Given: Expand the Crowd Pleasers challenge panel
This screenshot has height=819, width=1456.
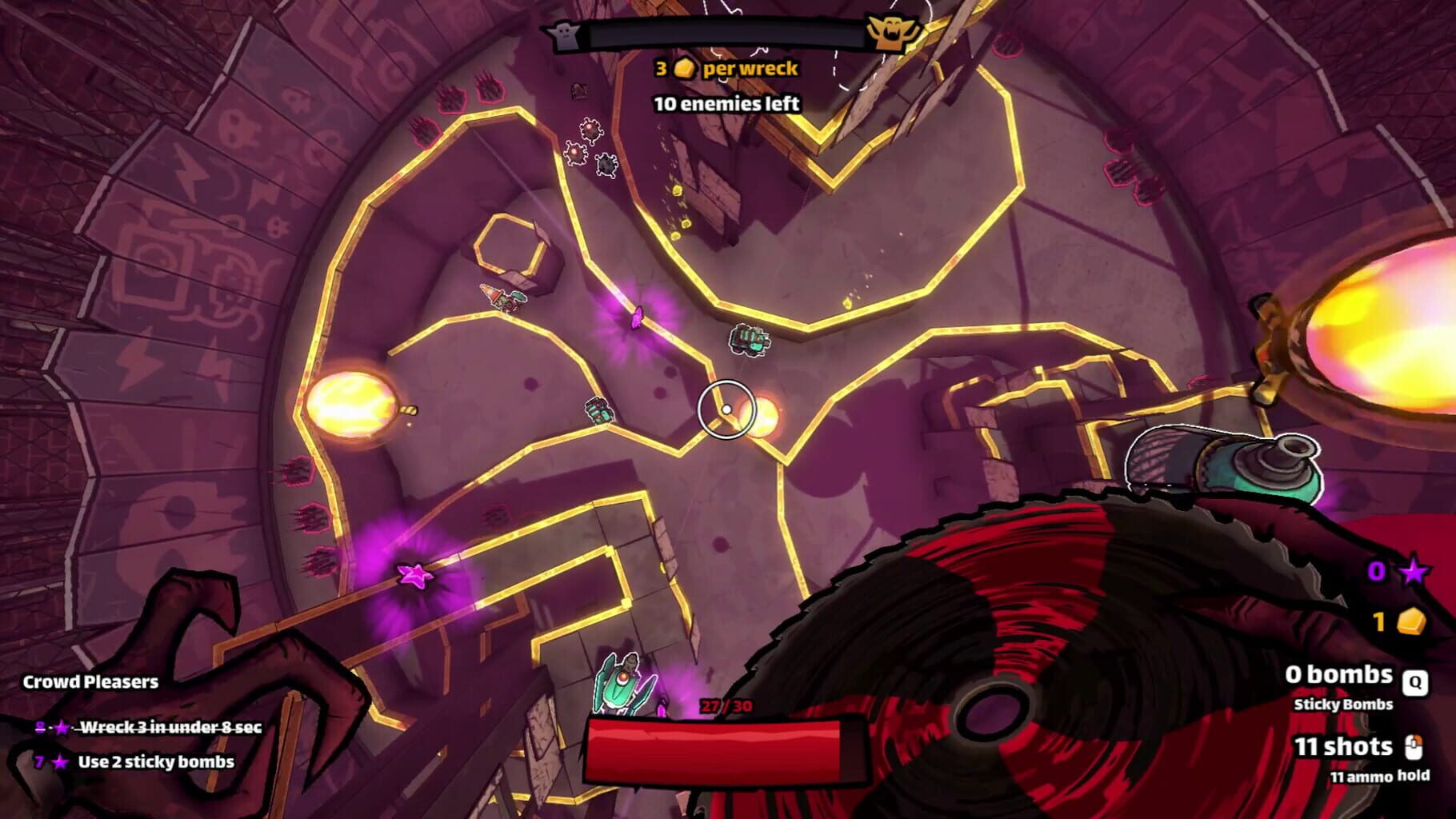Looking at the screenshot, I should click(x=90, y=682).
